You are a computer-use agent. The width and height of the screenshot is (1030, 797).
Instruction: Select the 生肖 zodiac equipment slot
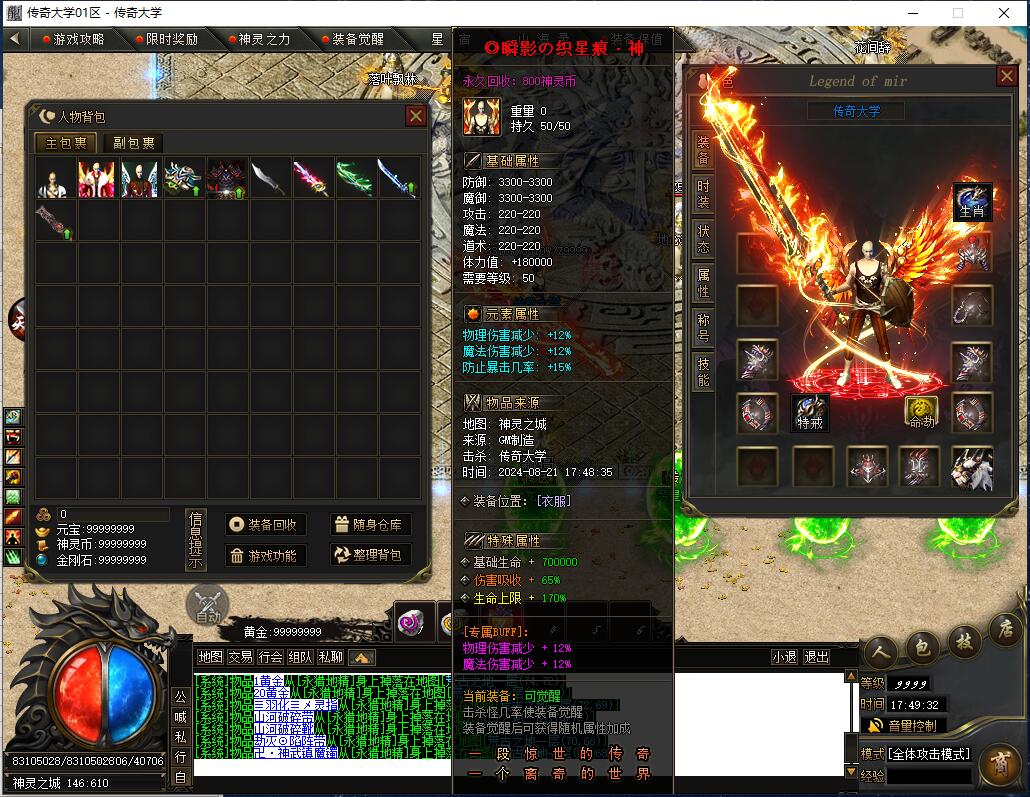pyautogui.click(x=972, y=201)
